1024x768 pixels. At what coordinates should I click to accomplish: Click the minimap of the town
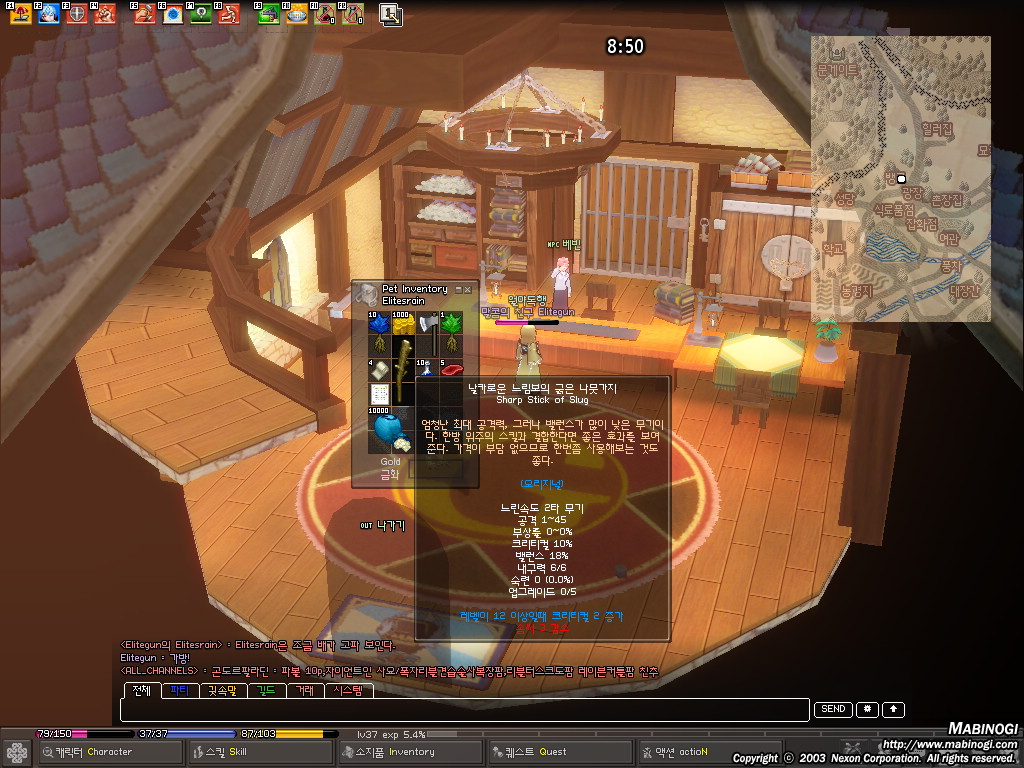[900, 180]
